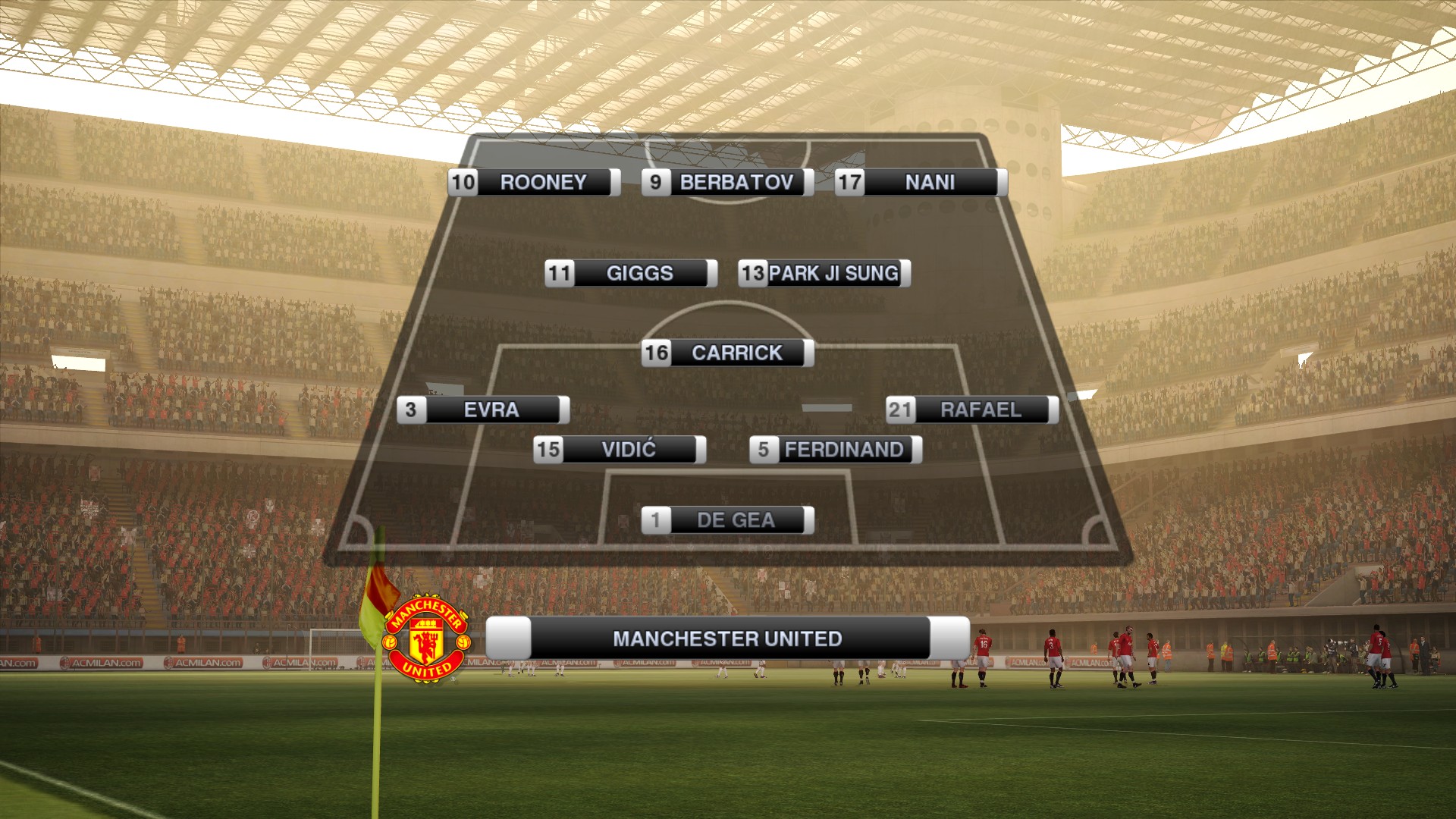Click Rafael's number 21 label

click(971, 410)
